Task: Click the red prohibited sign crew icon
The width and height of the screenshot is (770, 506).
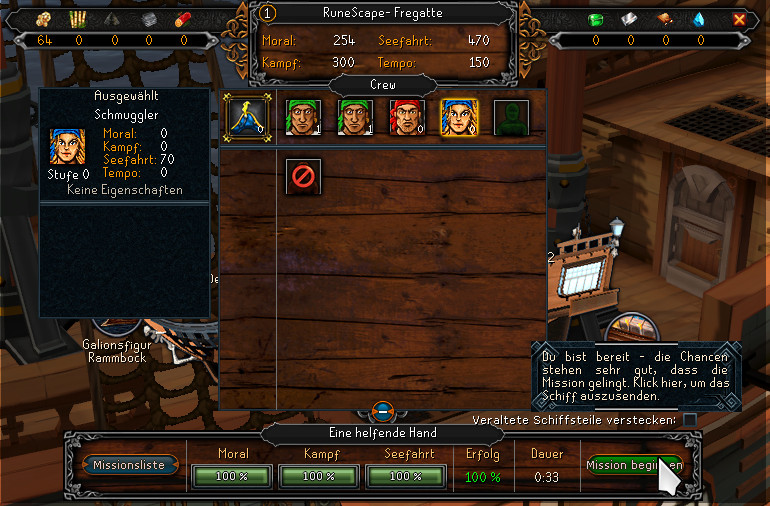Action: point(301,176)
